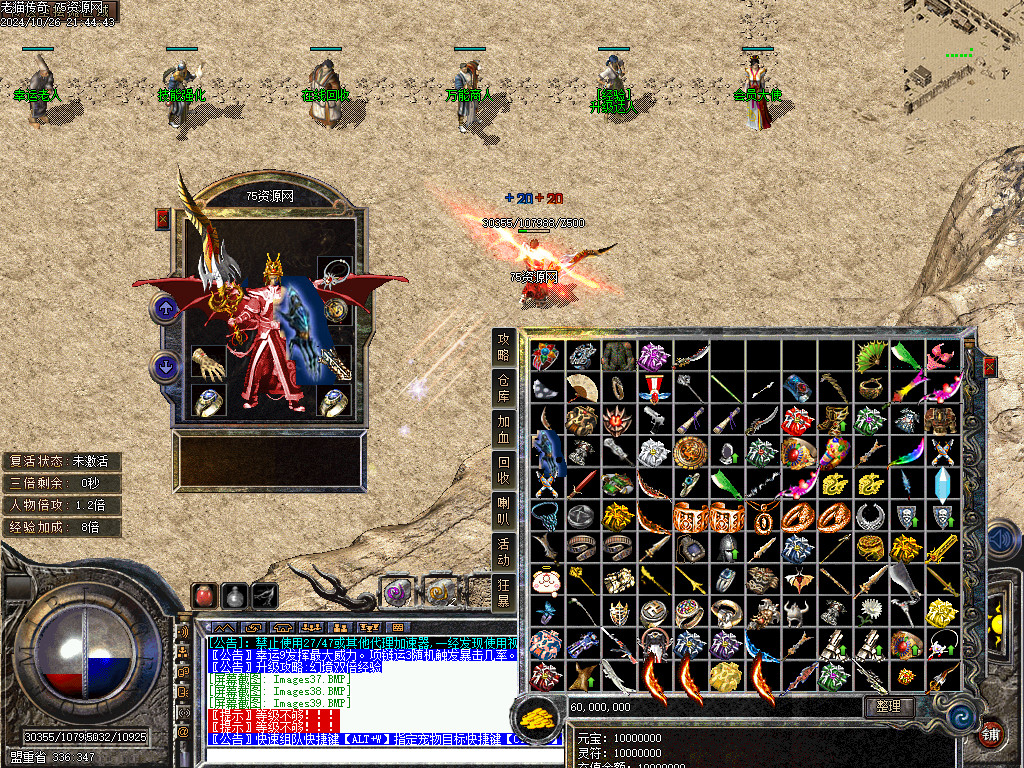1024x768 pixels.
Task: Open the 仓库 warehouse tab
Action: pyautogui.click(x=504, y=388)
